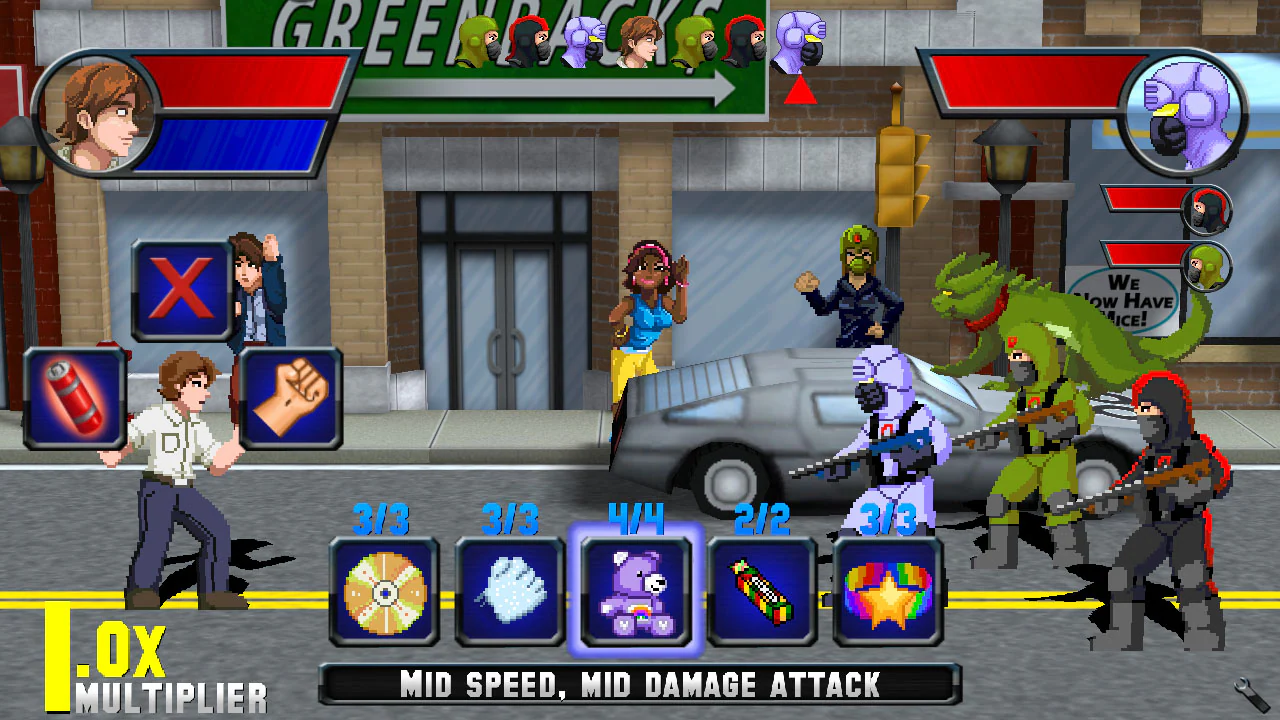Select the fist punch attack icon
This screenshot has height=720, width=1280.
(x=292, y=398)
